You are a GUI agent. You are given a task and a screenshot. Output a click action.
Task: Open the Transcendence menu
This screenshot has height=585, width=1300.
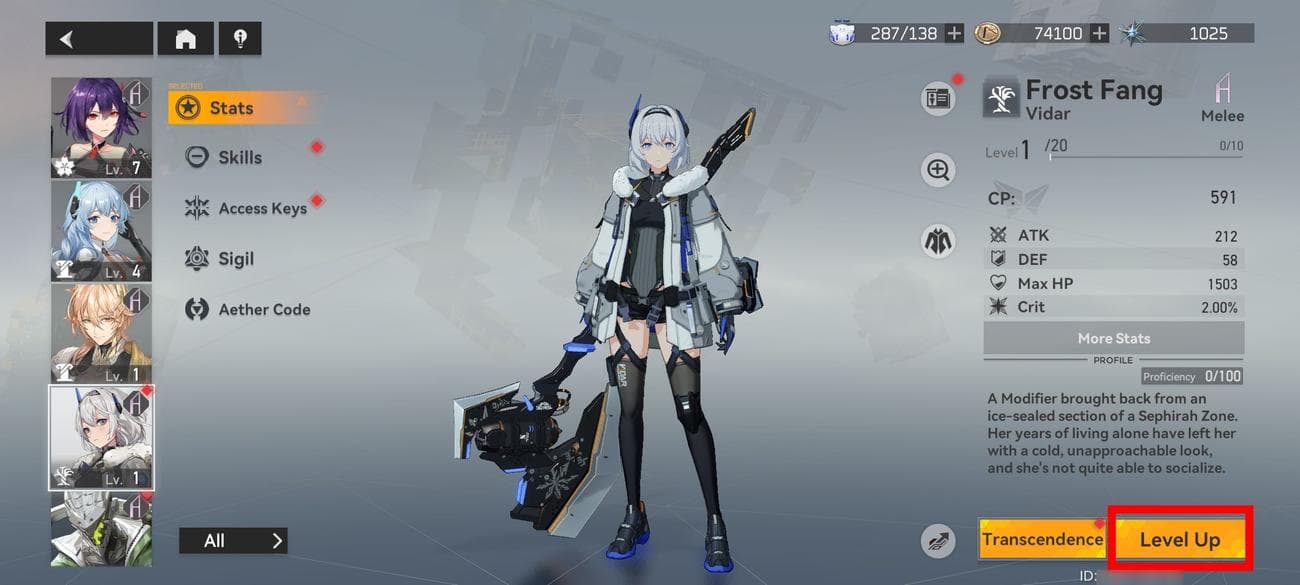tap(1042, 539)
